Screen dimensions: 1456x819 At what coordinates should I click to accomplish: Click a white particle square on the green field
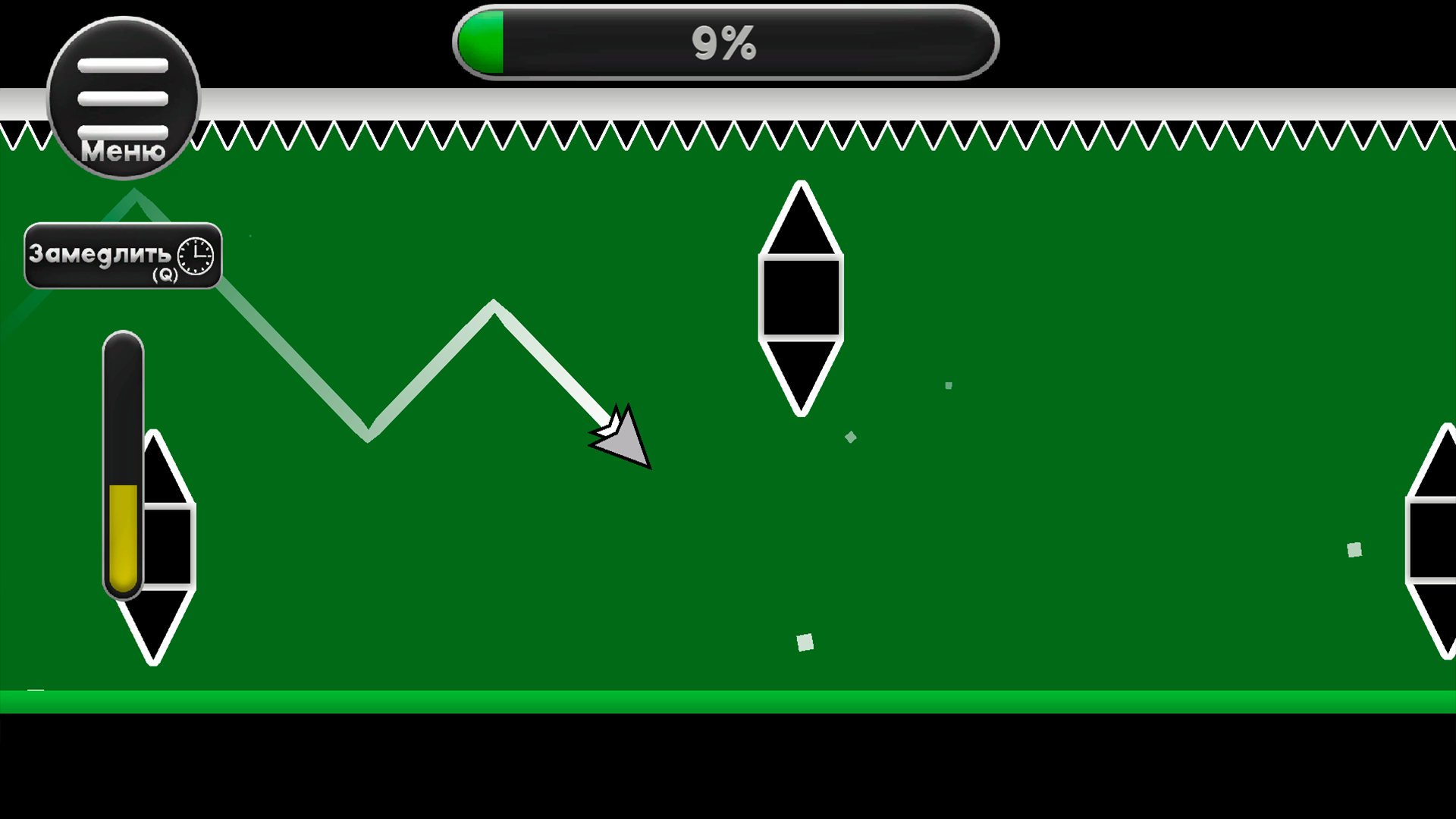point(805,641)
